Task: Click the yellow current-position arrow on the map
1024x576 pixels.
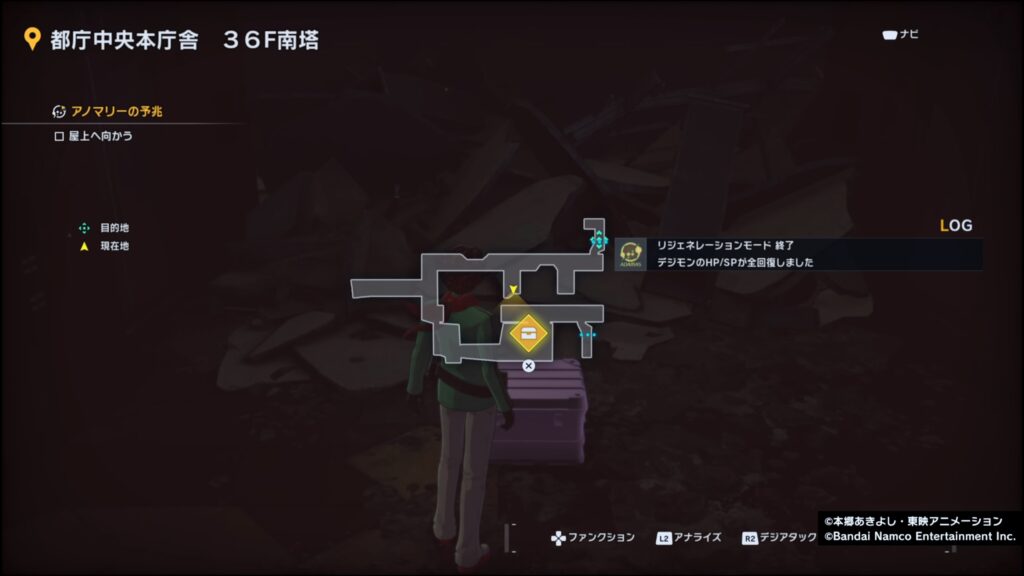Action: (x=513, y=291)
